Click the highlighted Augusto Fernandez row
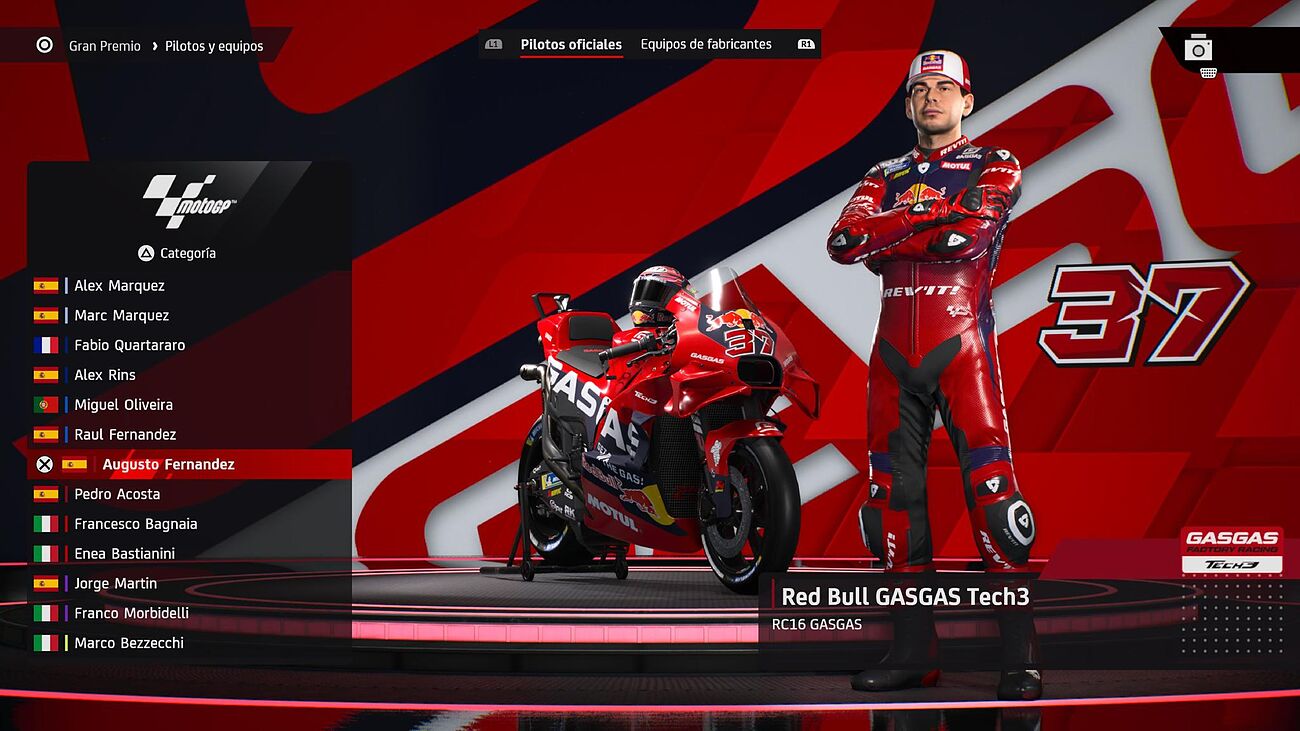This screenshot has height=731, width=1300. (x=168, y=465)
